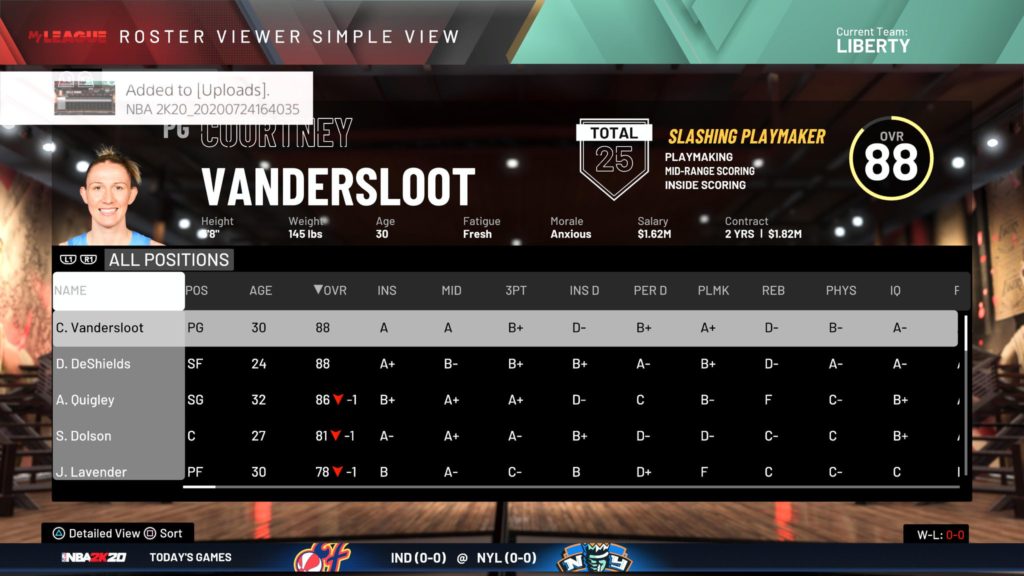This screenshot has height=576, width=1024.
Task: Open the ALL POSITIONS filter
Action: tap(169, 260)
